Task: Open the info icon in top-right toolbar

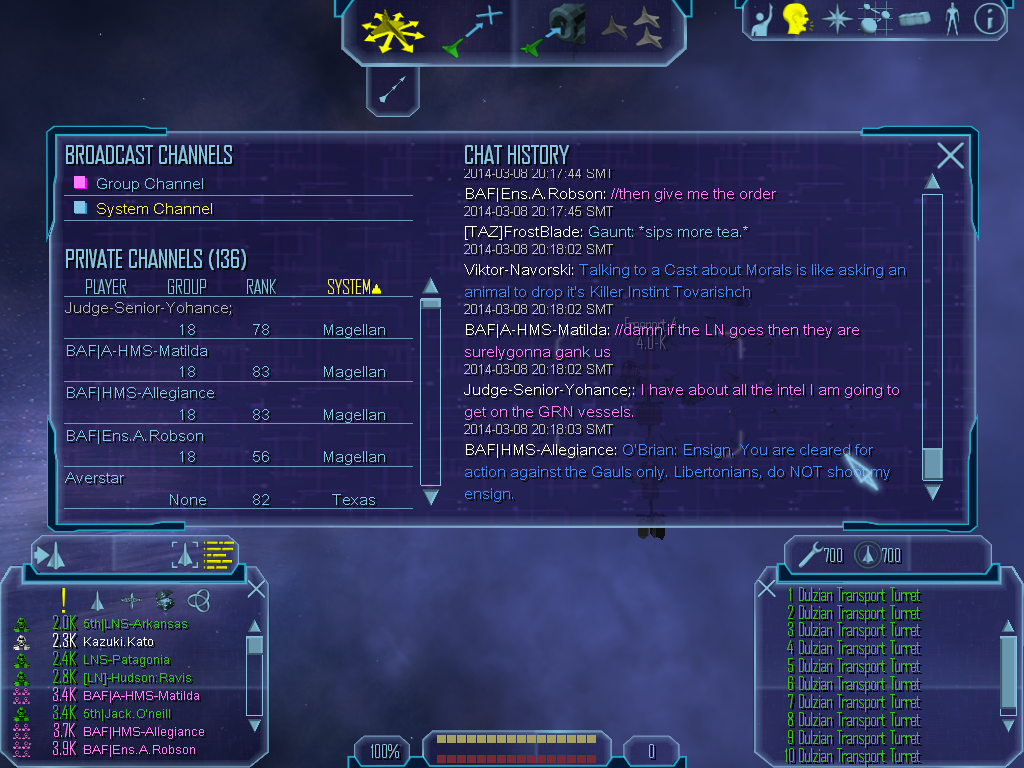Action: [989, 19]
